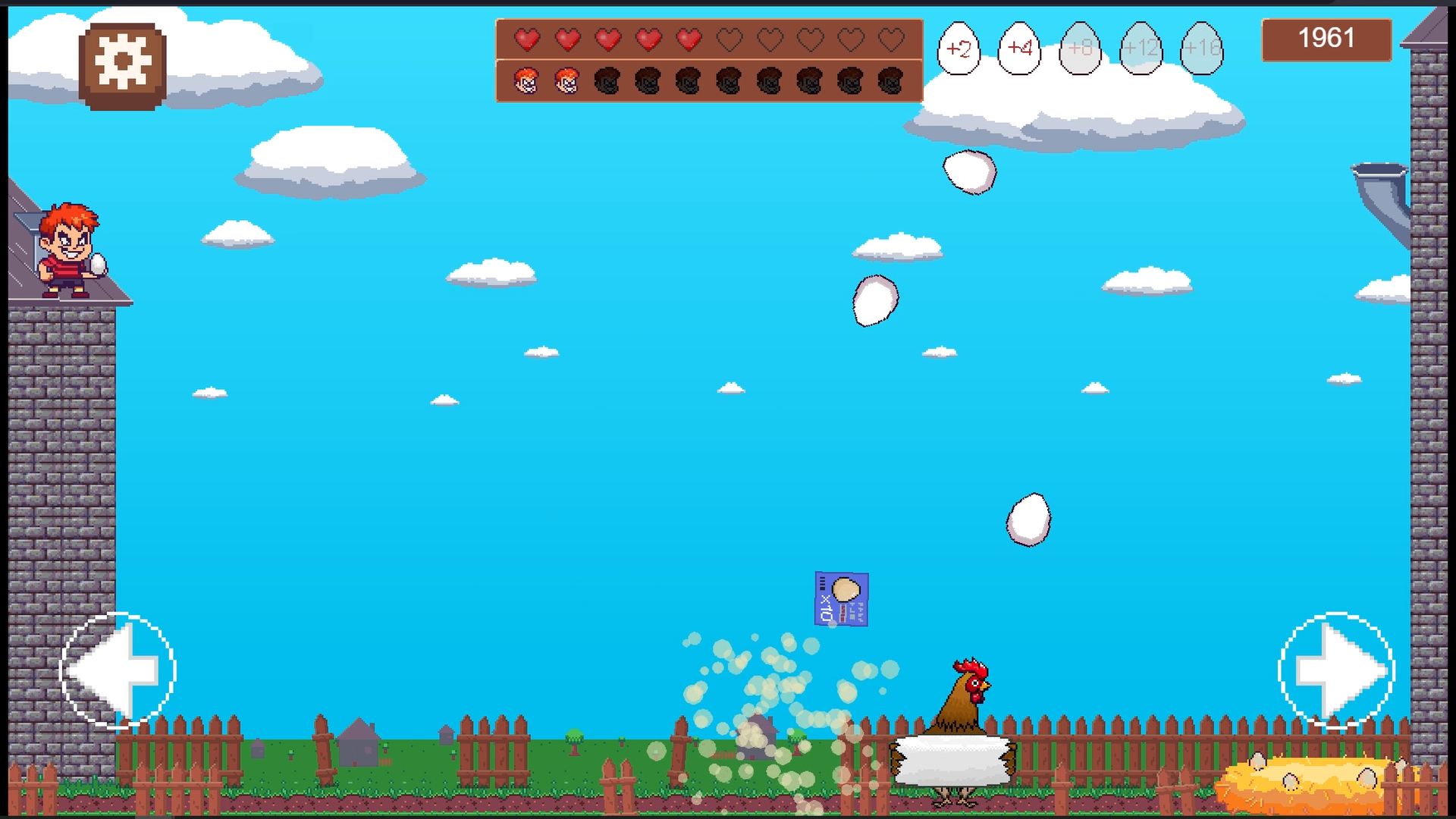
Task: Click the first lit boy head portrait
Action: pyautogui.click(x=526, y=79)
